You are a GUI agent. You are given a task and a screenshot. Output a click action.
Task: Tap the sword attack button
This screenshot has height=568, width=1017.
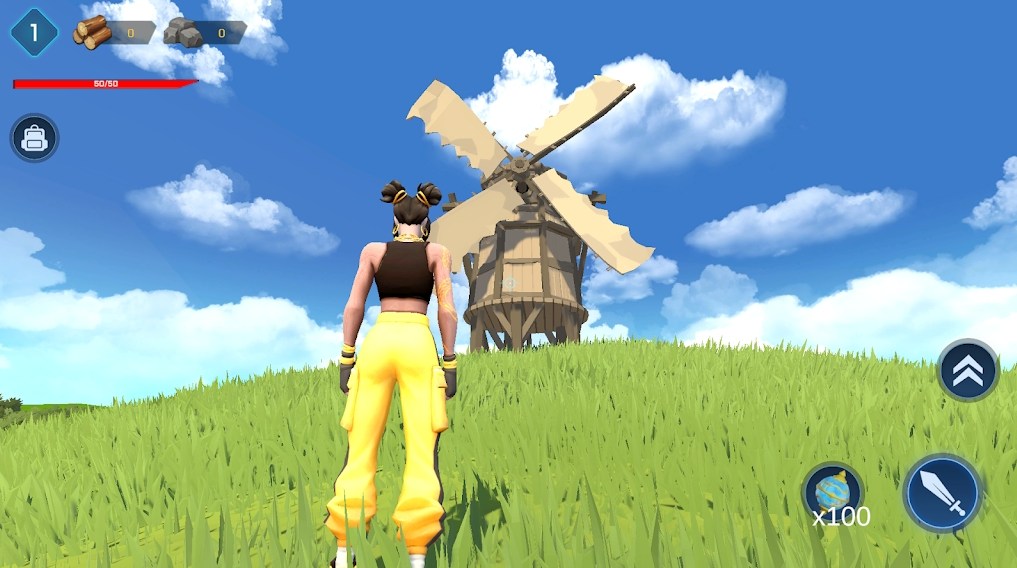tap(942, 493)
